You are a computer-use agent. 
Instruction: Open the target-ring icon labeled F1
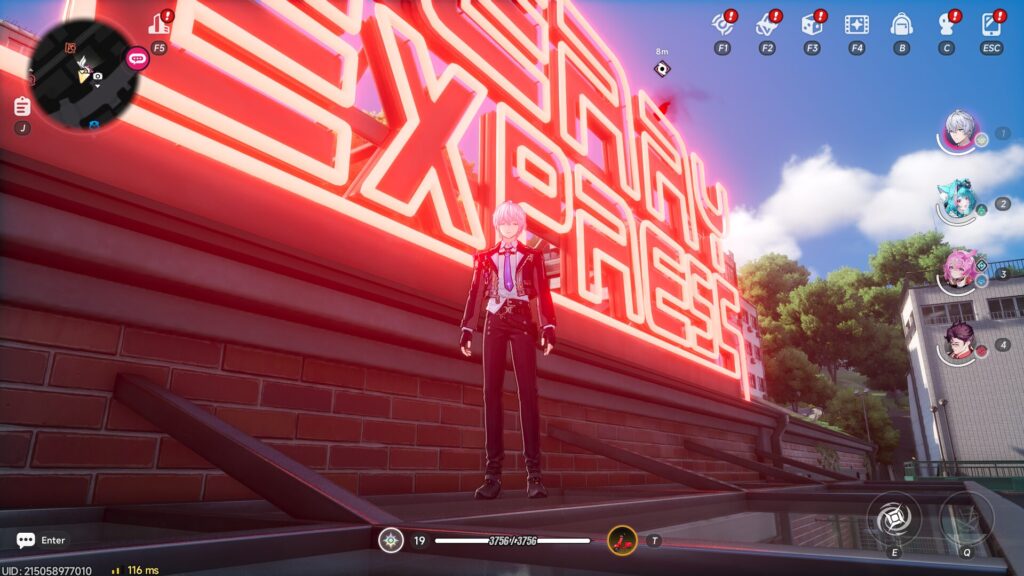tap(722, 24)
